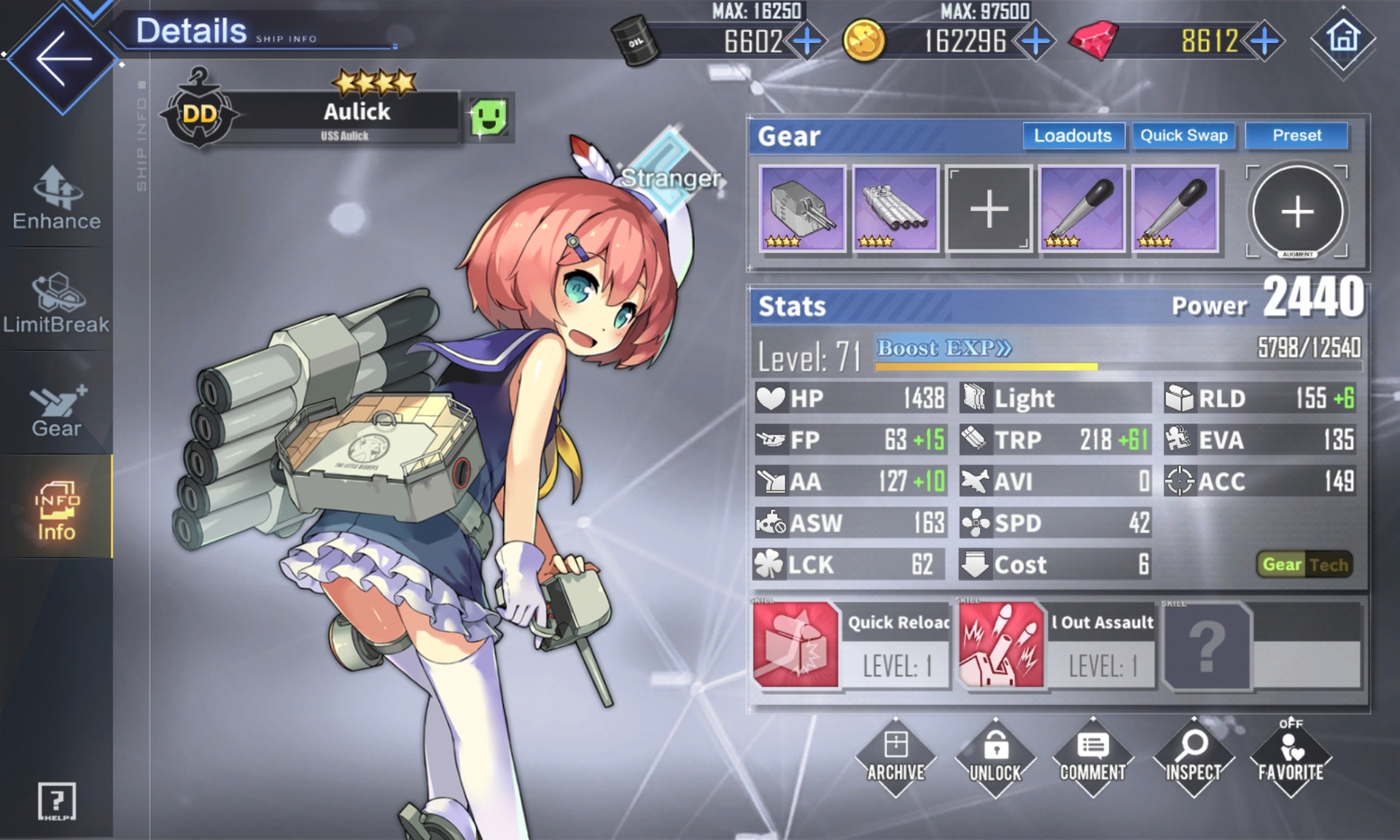Open the gear Preset options
Viewport: 1400px width, 840px height.
(1296, 136)
